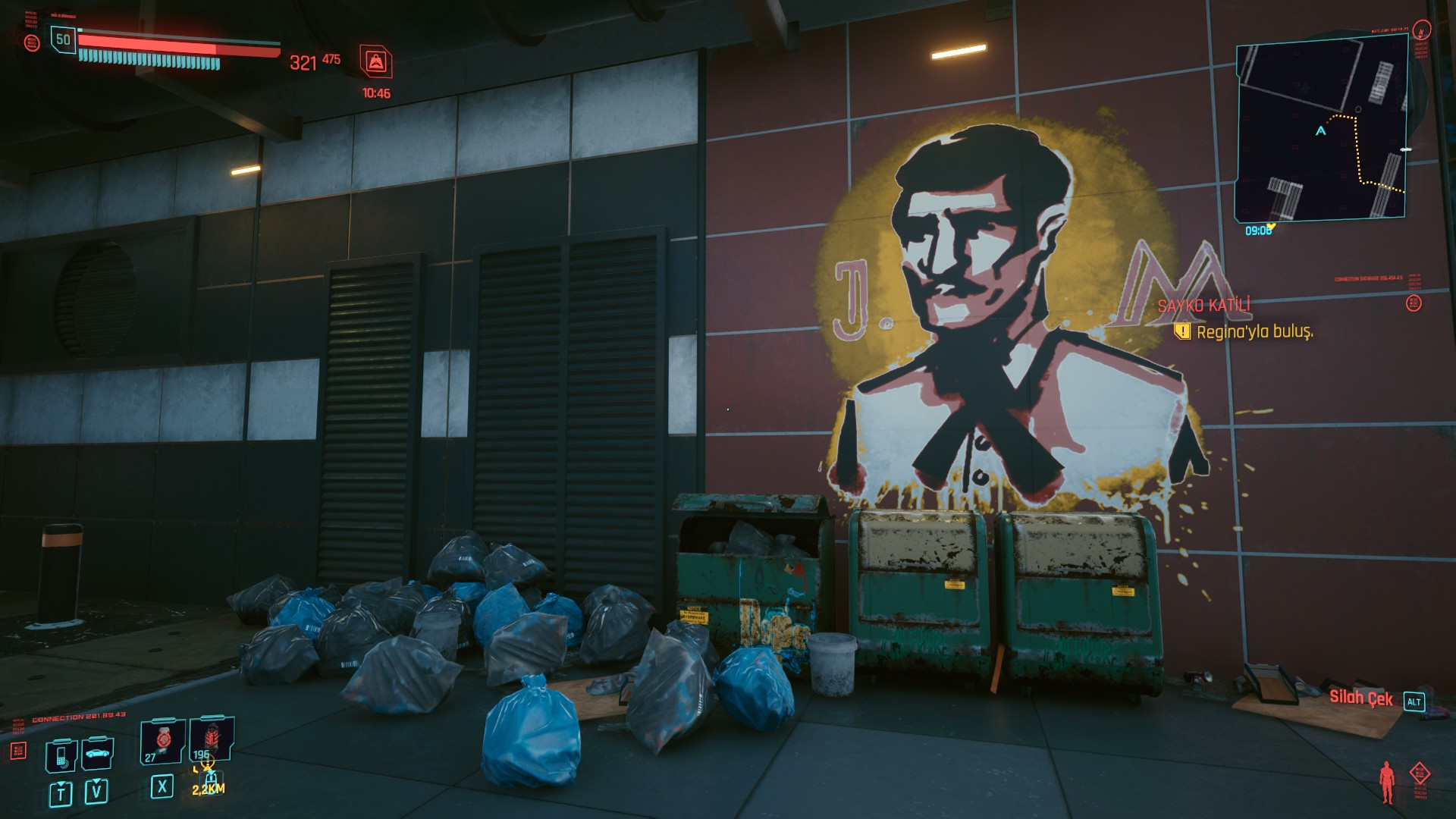Click the player stance silhouette icon
Image resolution: width=1456 pixels, height=819 pixels.
tap(1387, 783)
